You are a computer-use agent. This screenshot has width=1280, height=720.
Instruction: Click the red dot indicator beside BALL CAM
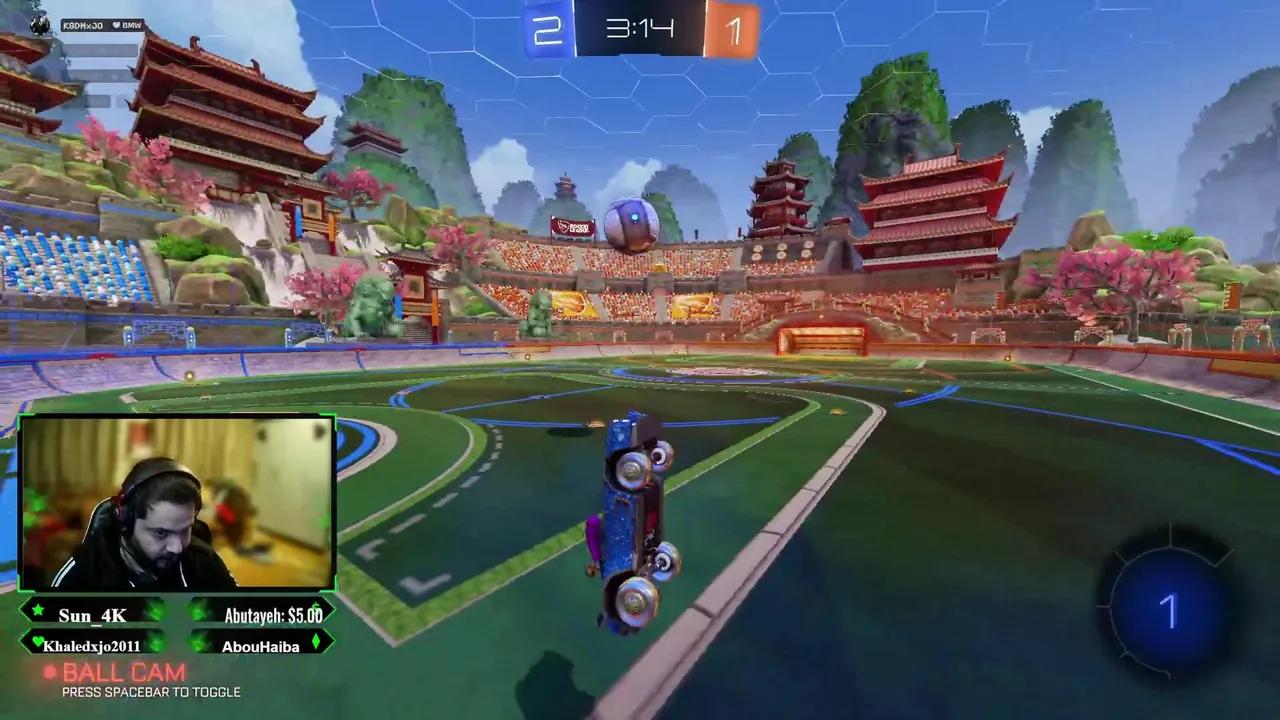(52, 671)
